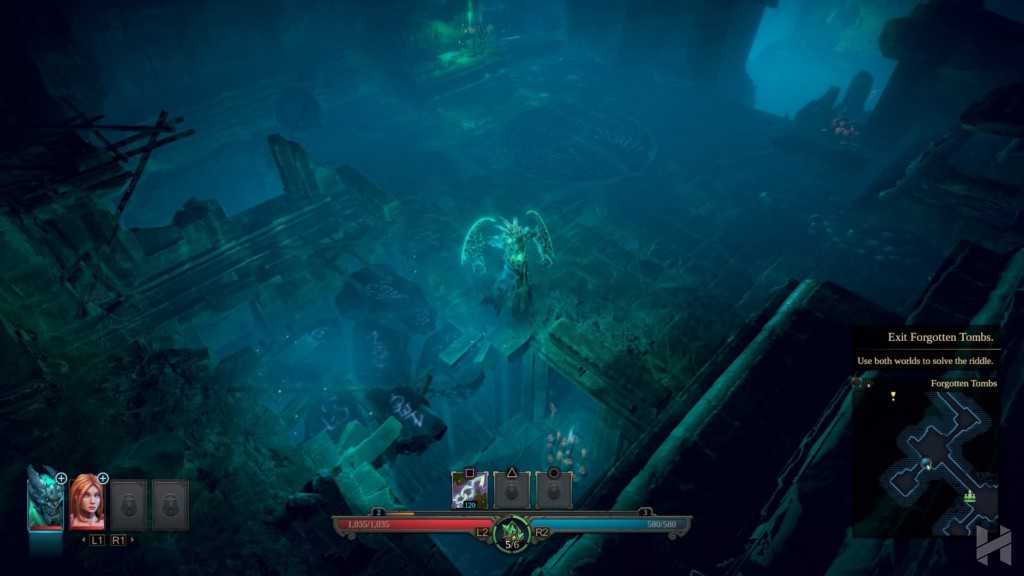Click the yellow quest marker on minimap
This screenshot has height=576, width=1024.
(x=893, y=396)
